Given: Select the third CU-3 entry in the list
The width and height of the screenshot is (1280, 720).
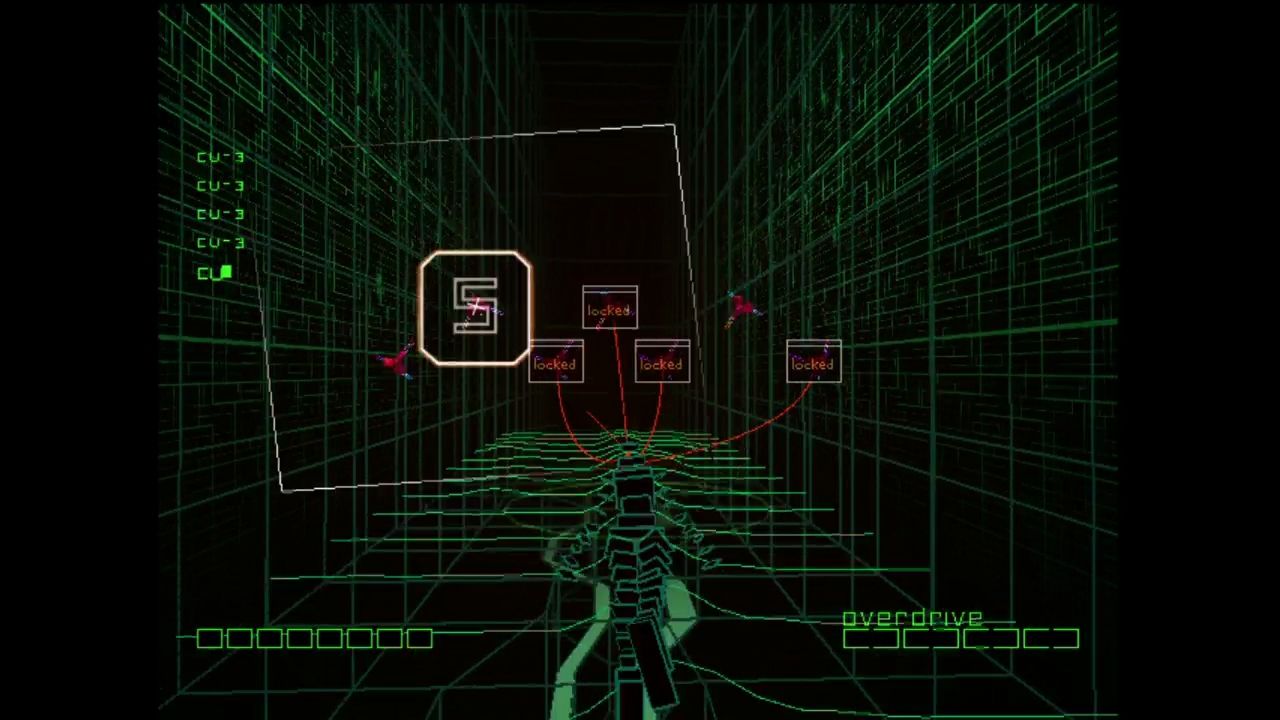Looking at the screenshot, I should 221,213.
